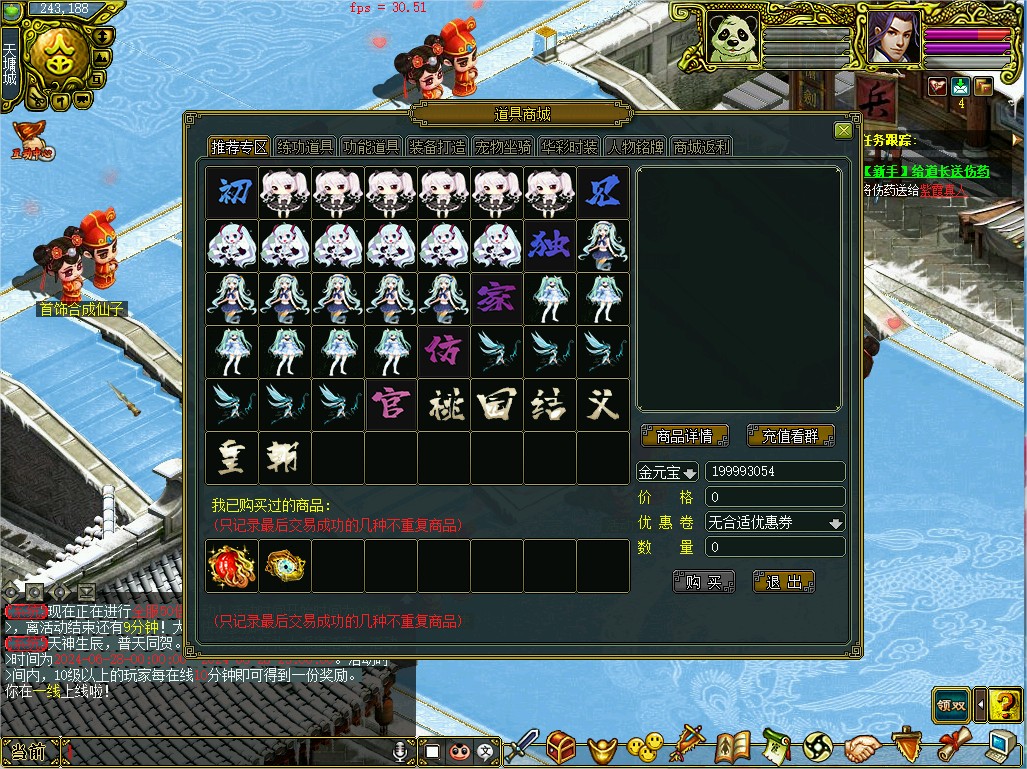1027x769 pixels.
Task: Select the red flame orb purchased item
Action: 232,566
